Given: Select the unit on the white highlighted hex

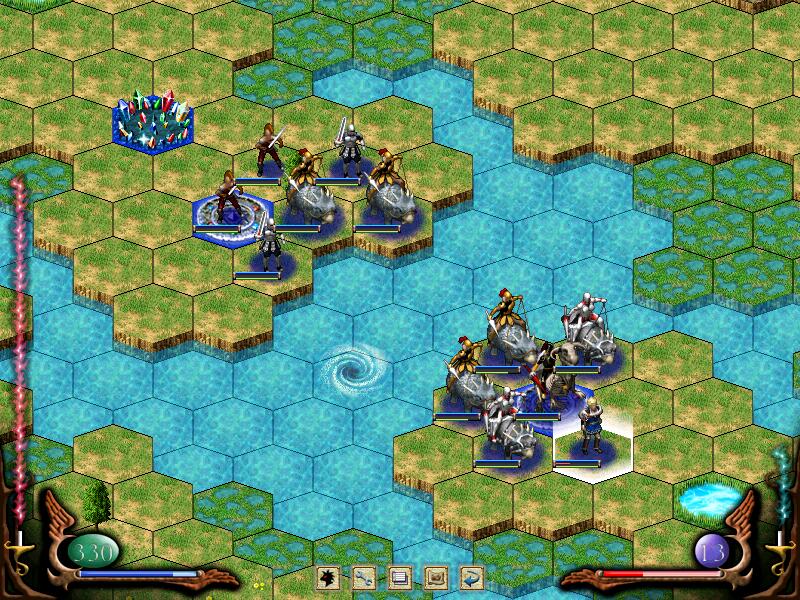Looking at the screenshot, I should (591, 432).
